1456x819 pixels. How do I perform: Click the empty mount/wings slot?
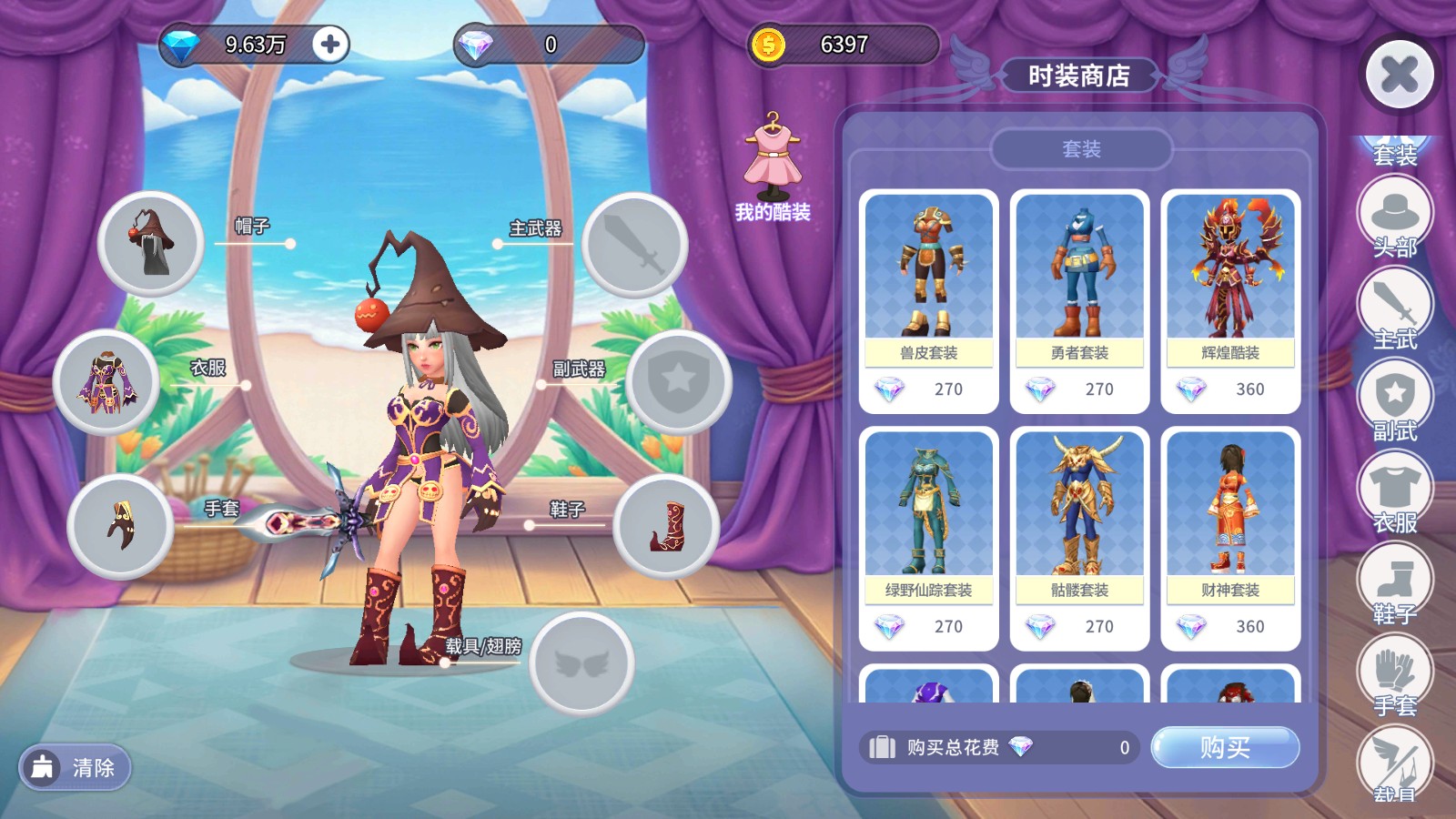pyautogui.click(x=581, y=663)
